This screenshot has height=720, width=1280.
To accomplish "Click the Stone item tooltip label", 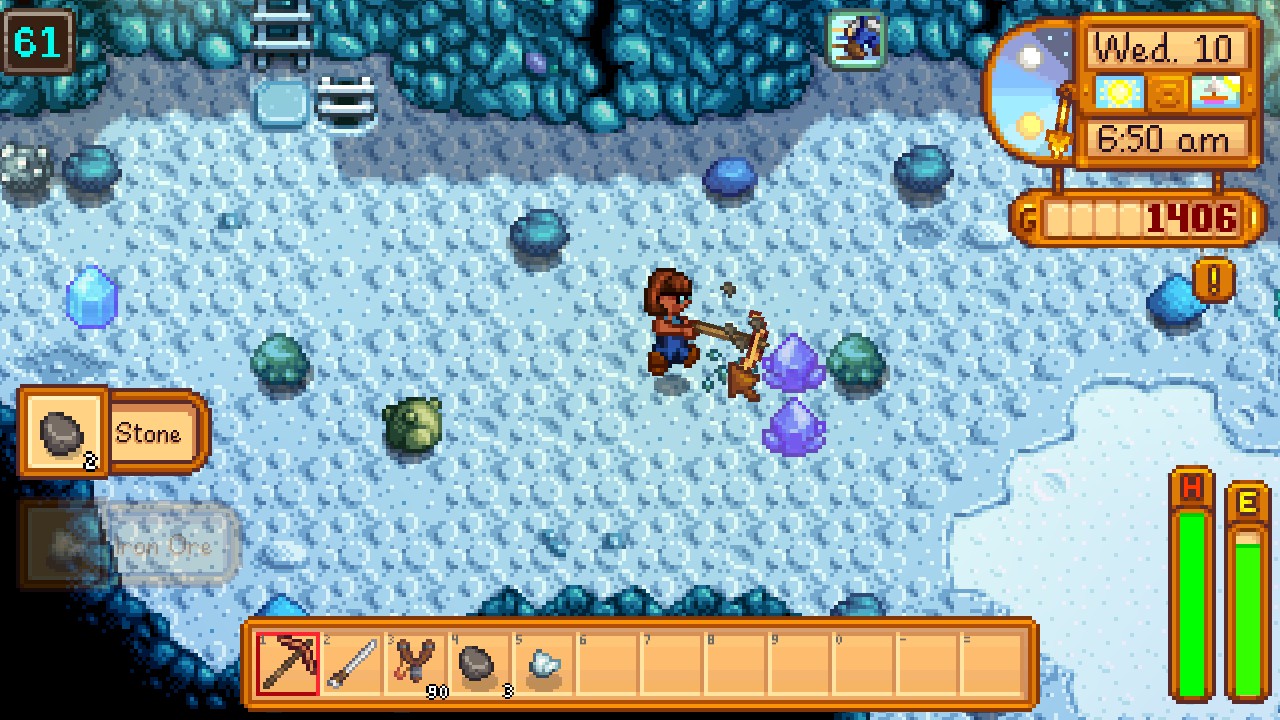I will 151,433.
